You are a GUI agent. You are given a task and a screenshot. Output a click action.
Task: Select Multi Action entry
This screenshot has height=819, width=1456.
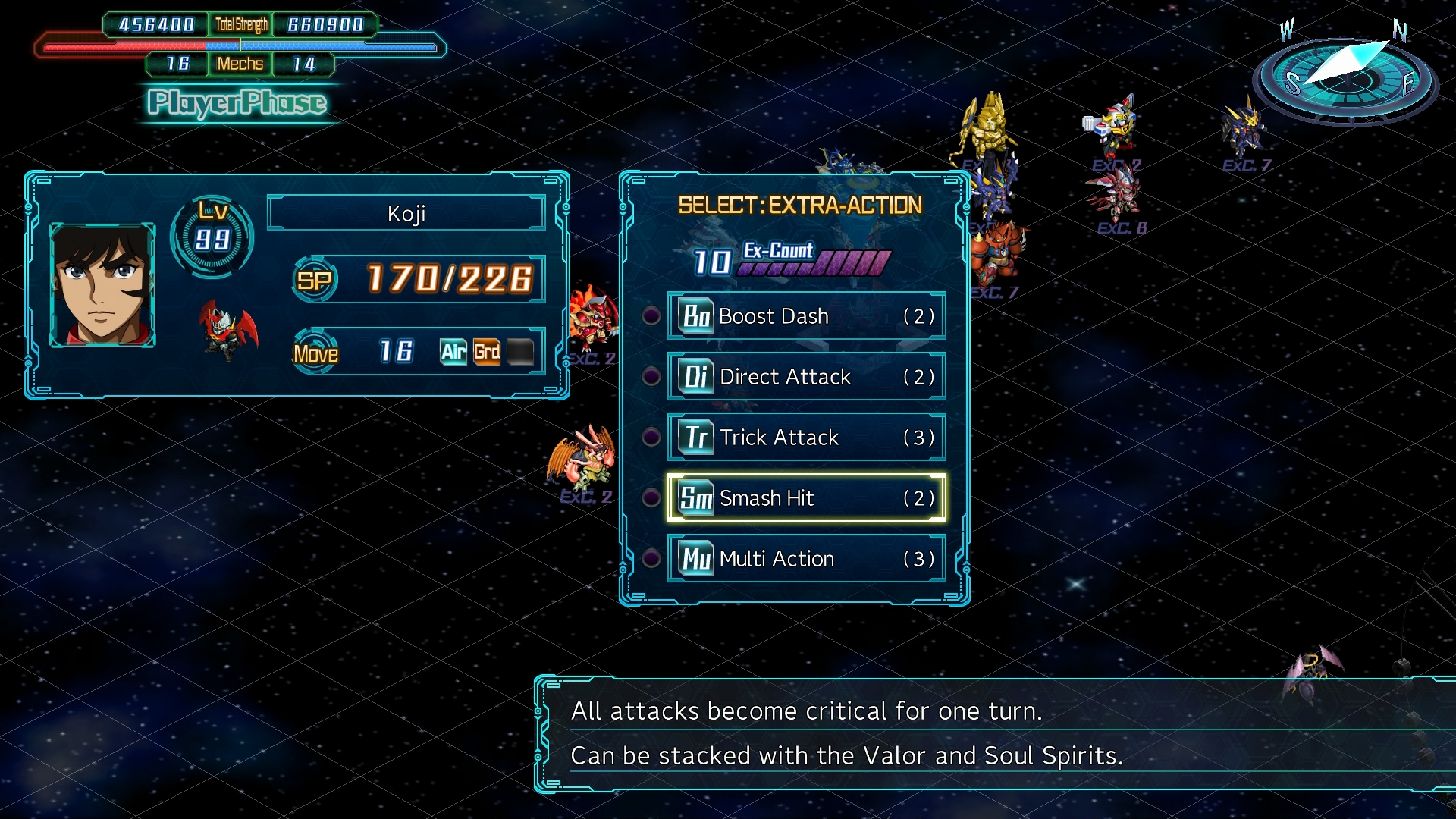806,559
